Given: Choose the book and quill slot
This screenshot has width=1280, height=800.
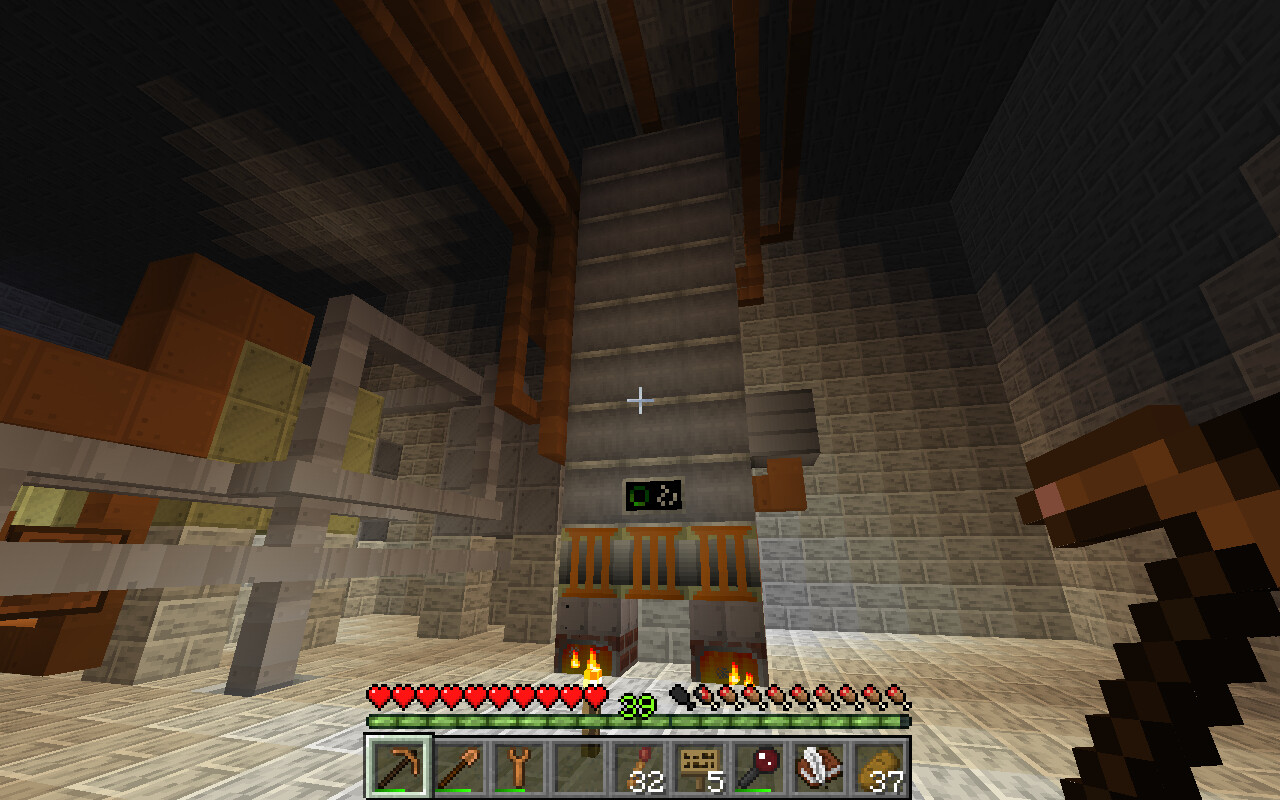Looking at the screenshot, I should (819, 768).
